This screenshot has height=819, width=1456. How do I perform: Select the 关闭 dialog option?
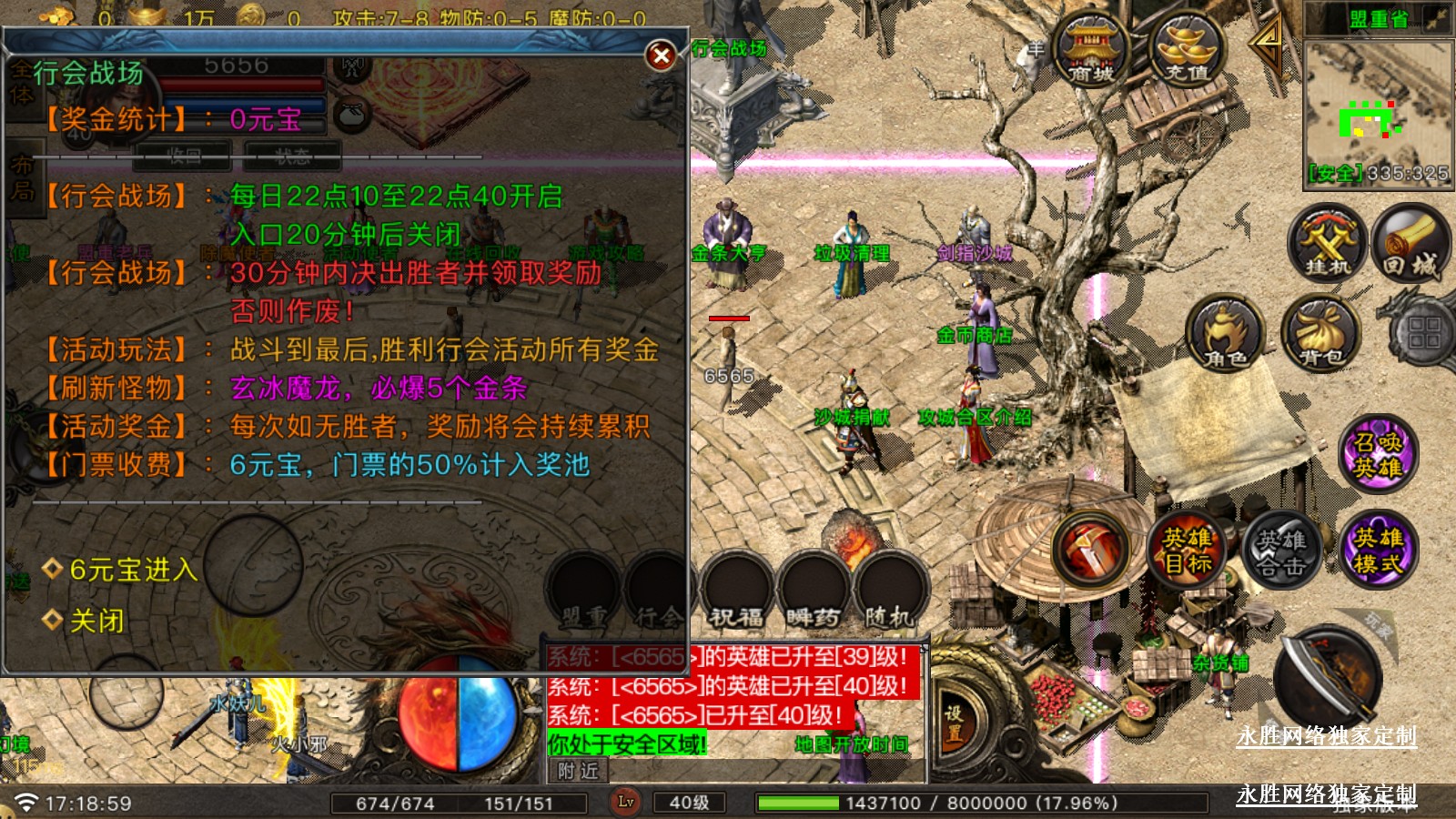(x=96, y=621)
